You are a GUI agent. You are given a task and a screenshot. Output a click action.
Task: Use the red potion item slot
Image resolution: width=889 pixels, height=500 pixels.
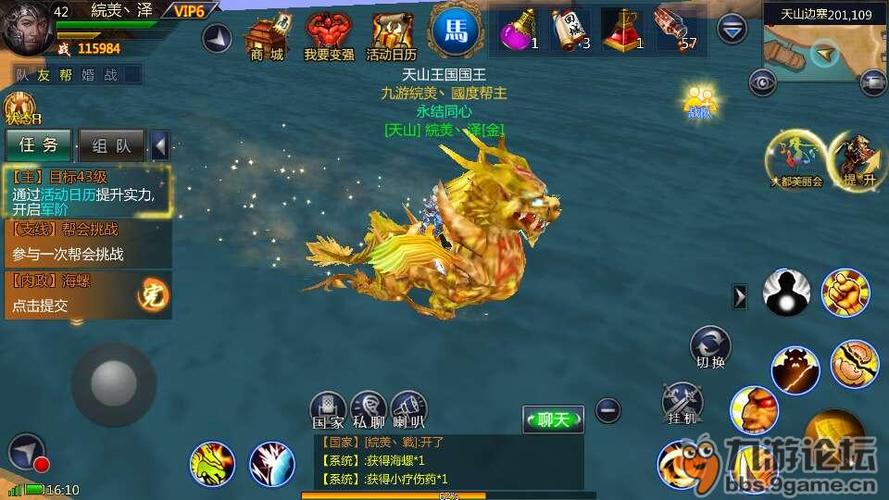click(x=621, y=29)
